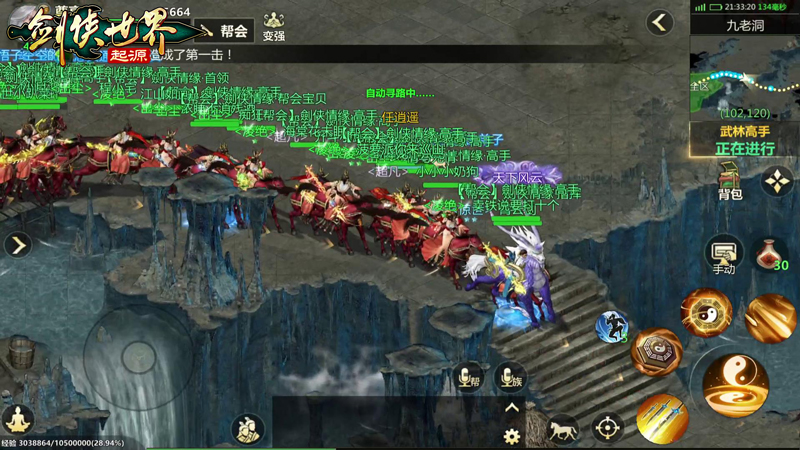800x450 pixels.
Task: Toggle the 手动 manual combat mode
Action: click(722, 255)
